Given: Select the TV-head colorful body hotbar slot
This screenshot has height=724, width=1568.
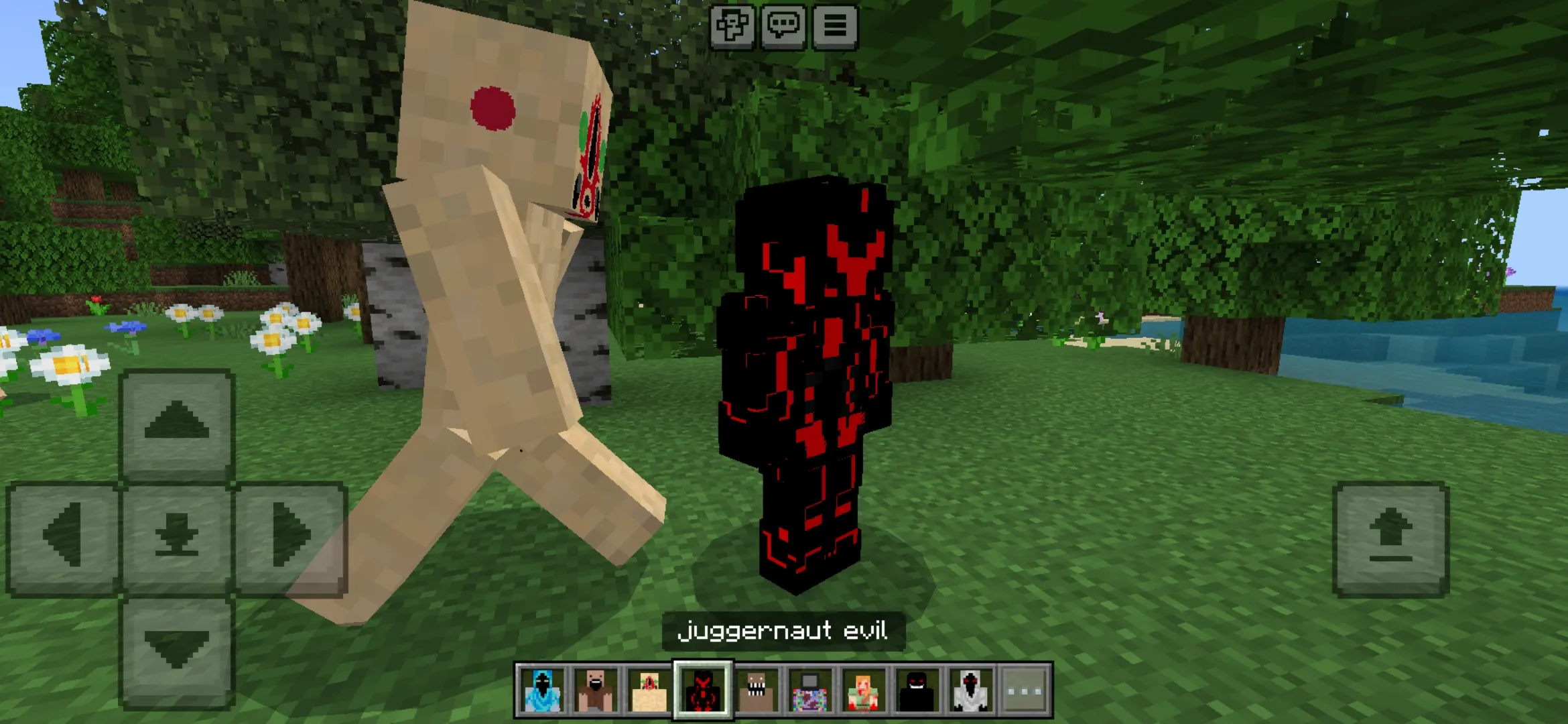Looking at the screenshot, I should (x=810, y=690).
